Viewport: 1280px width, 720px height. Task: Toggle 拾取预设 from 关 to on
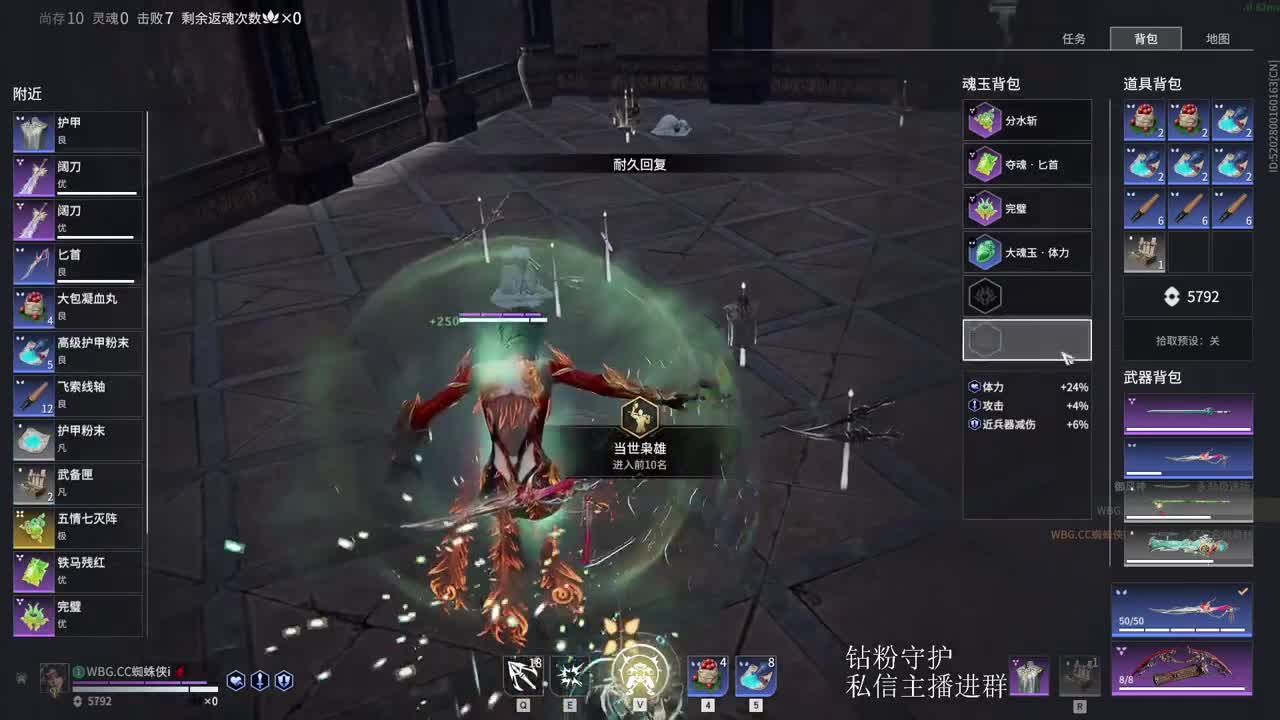[x=1188, y=341]
